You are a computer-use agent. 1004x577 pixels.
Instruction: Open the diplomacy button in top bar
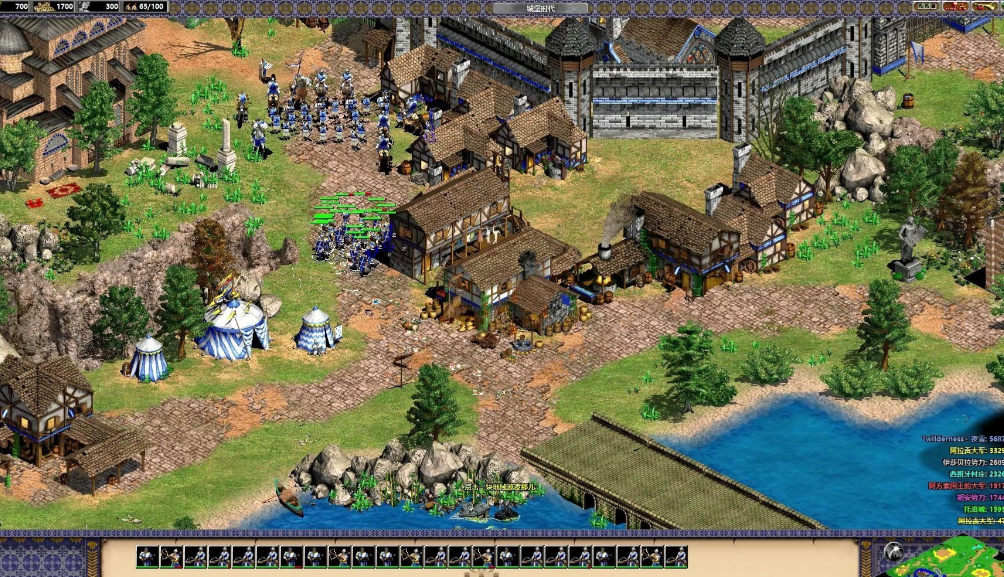(956, 7)
